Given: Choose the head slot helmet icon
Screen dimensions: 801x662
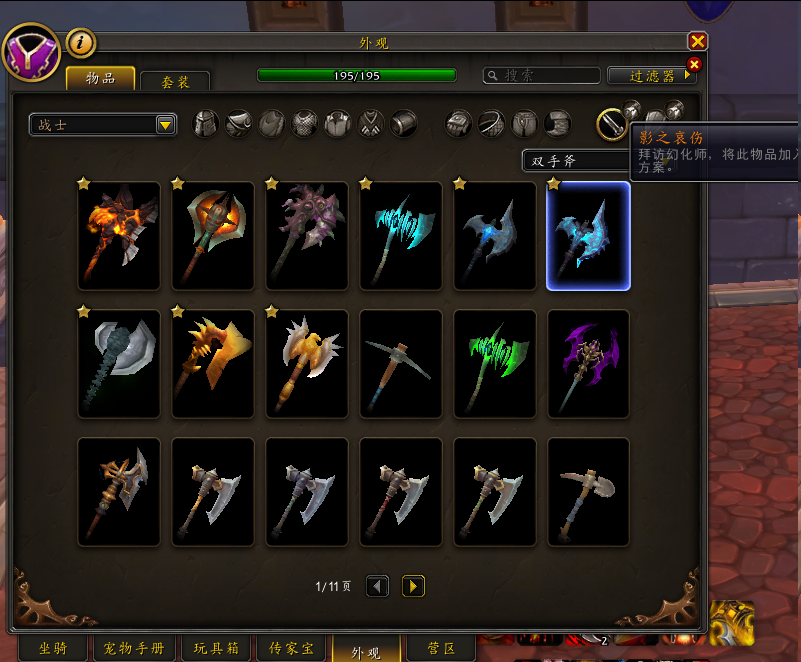Looking at the screenshot, I should click(x=205, y=123).
